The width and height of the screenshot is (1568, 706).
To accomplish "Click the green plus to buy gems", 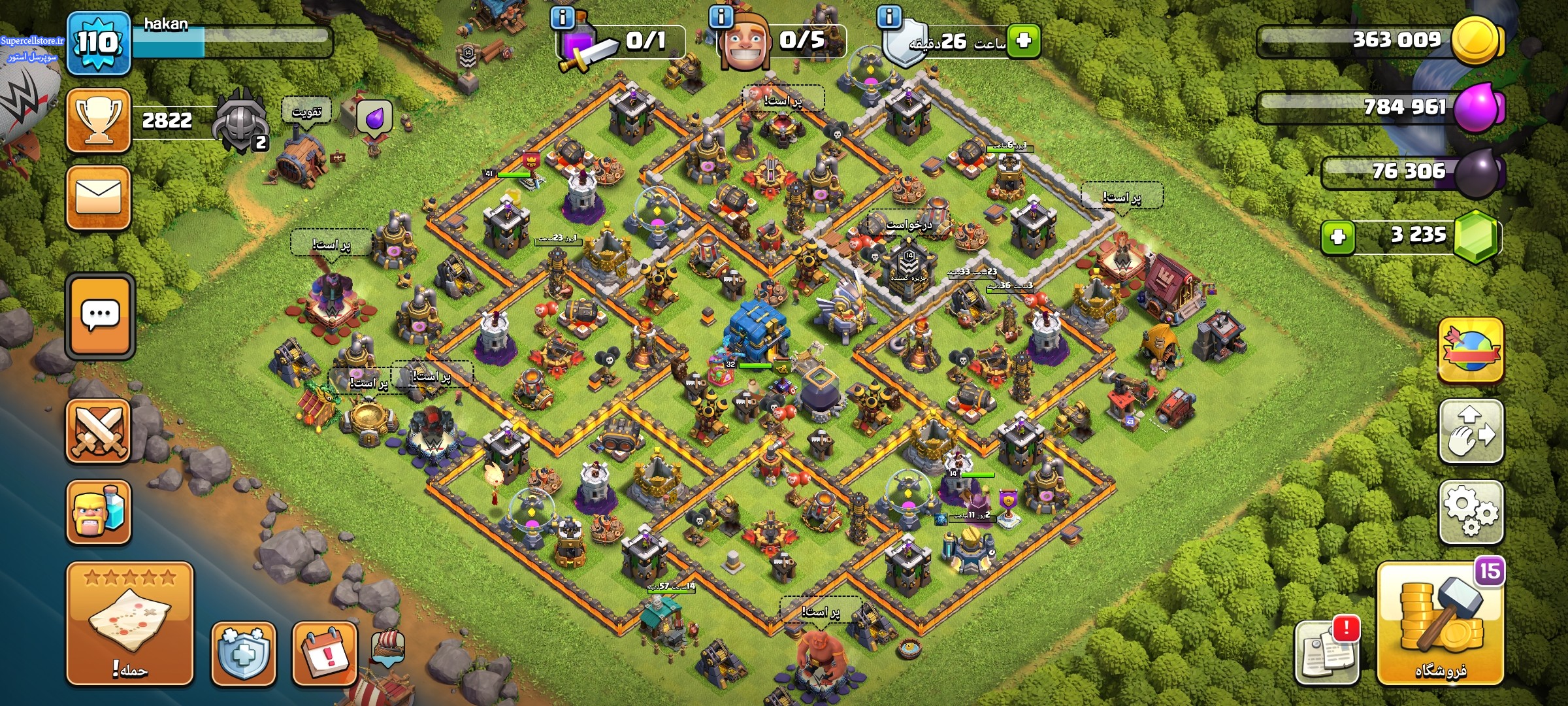I will pos(1337,237).
